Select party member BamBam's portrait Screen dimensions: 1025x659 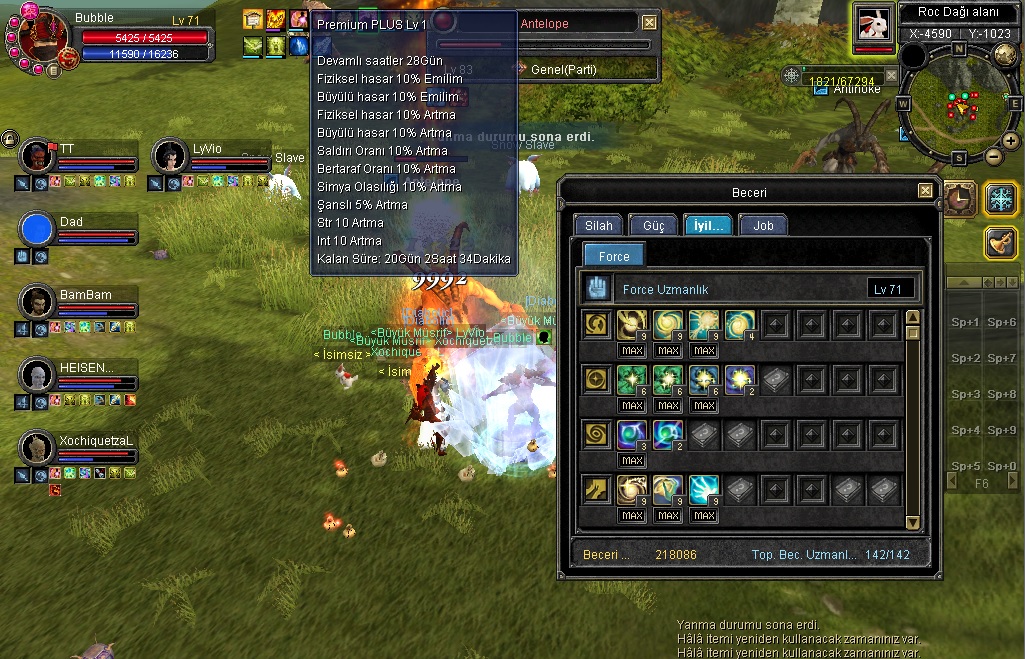click(37, 303)
